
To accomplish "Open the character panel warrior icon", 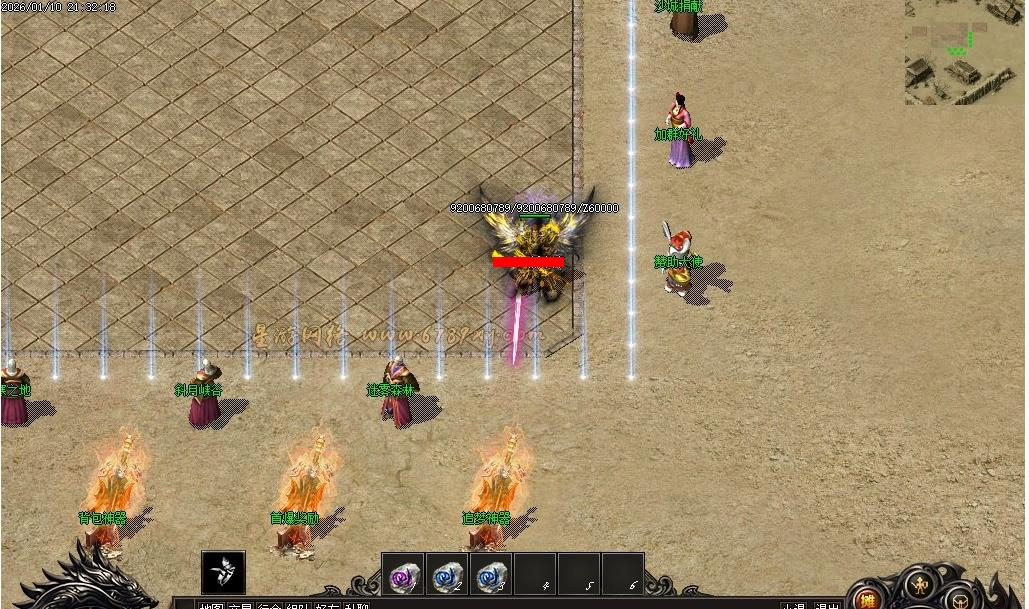I will [918, 586].
